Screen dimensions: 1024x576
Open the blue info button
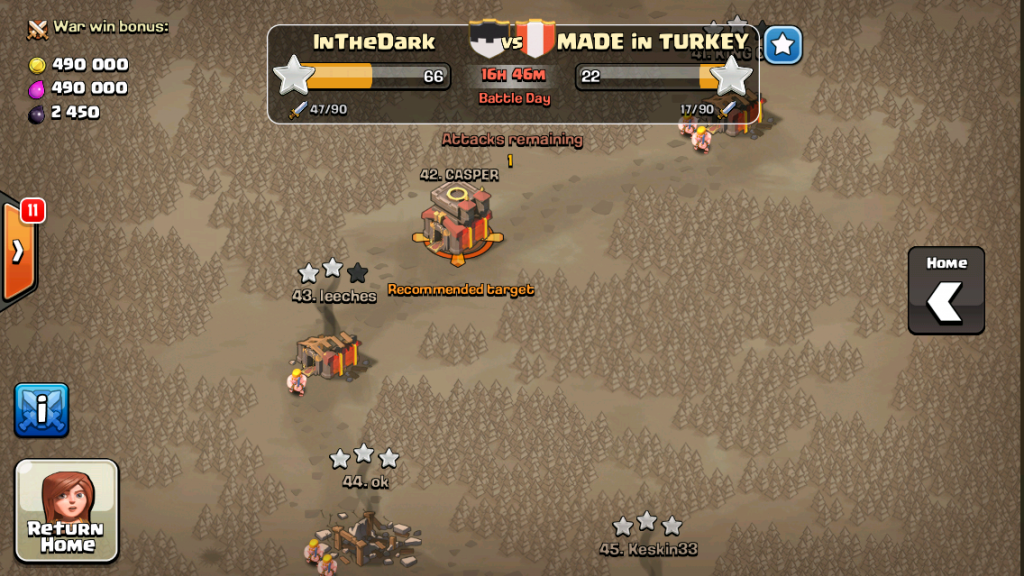tap(42, 410)
